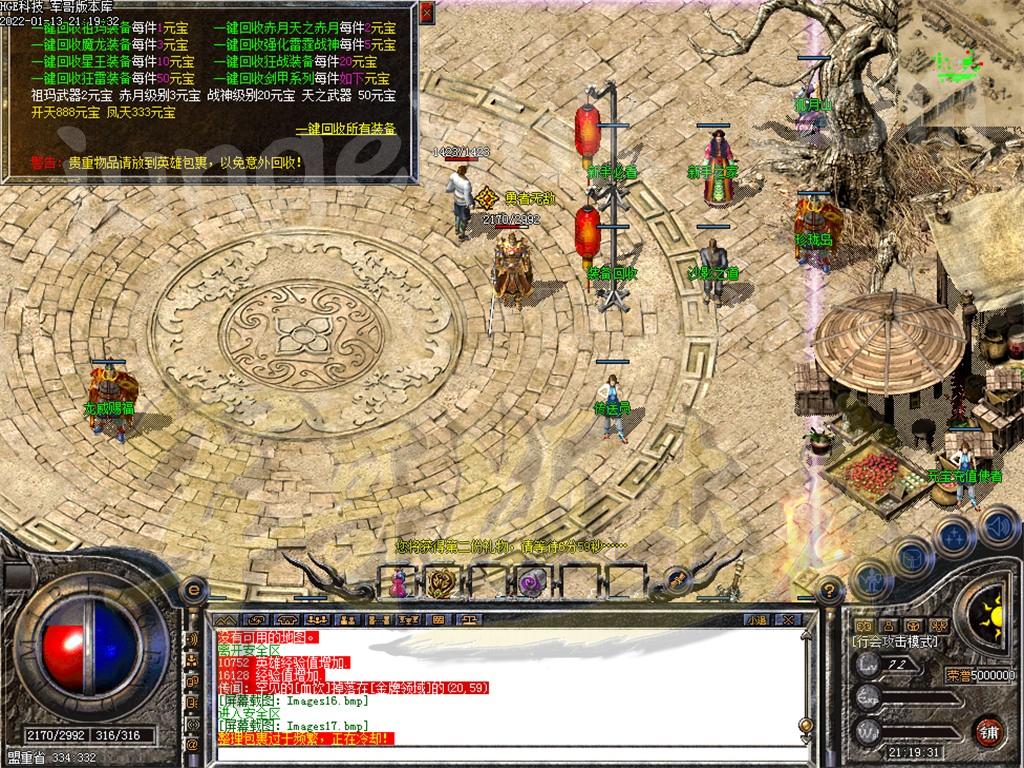Choose 一键回收所有装备 to recycle all equipment
1024x768 pixels.
coord(346,129)
